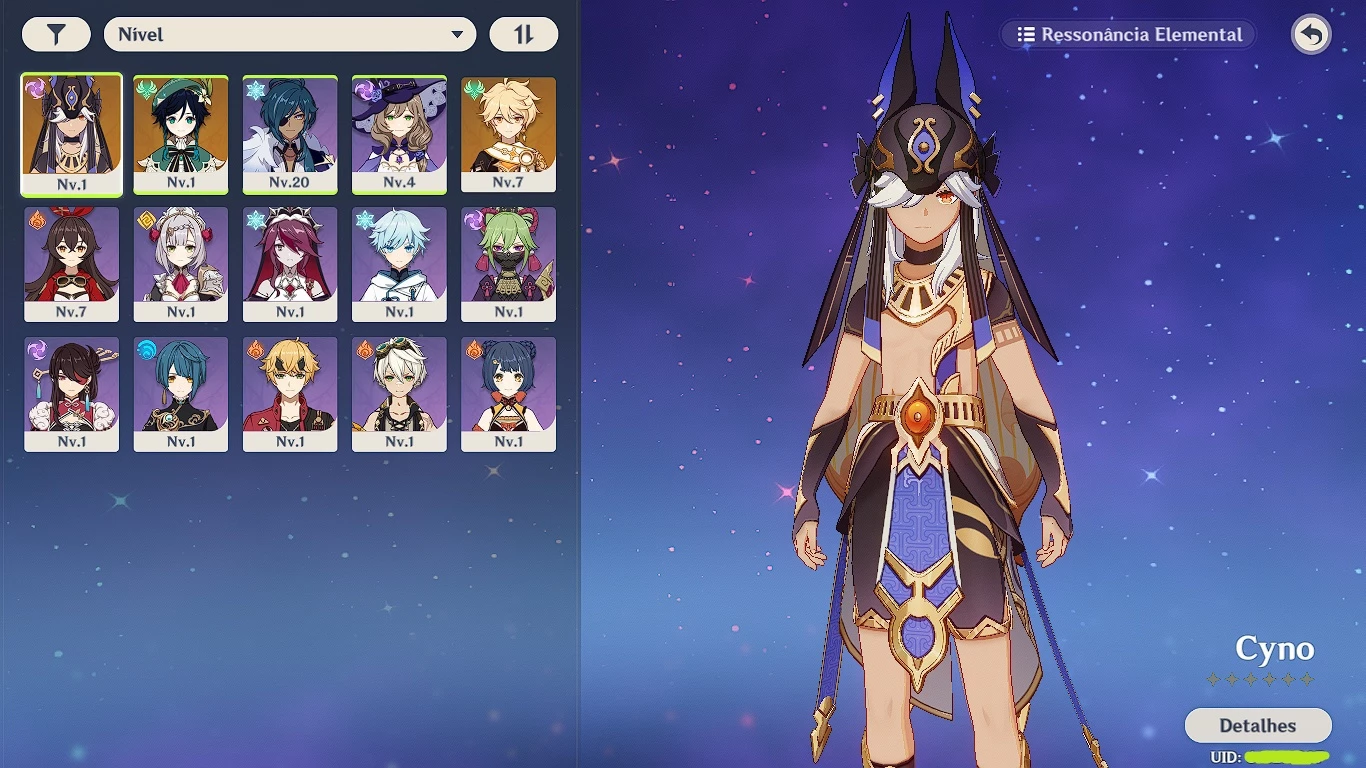Select Cyno's character portrait

click(72, 134)
